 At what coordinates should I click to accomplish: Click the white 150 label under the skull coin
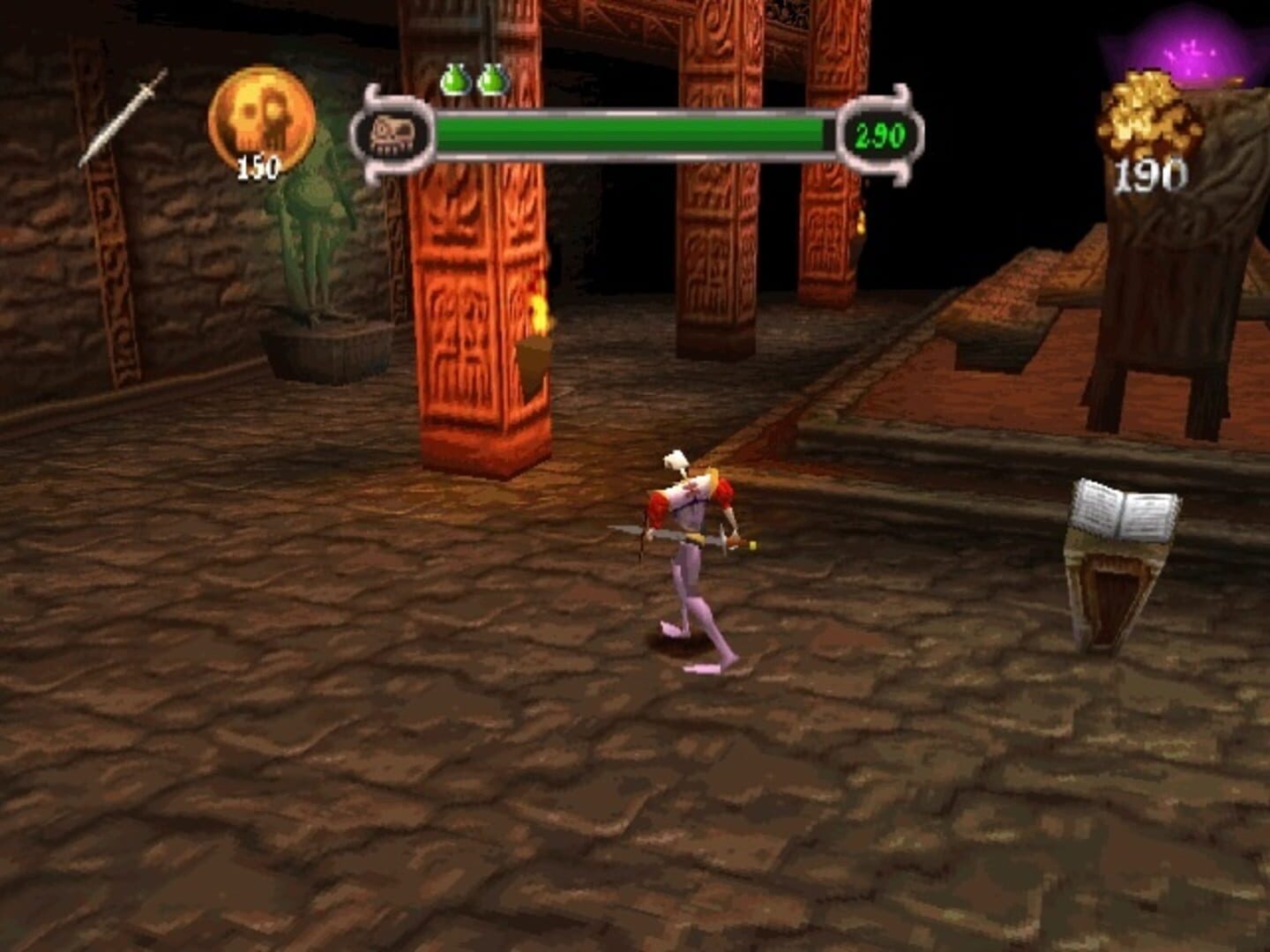click(258, 167)
